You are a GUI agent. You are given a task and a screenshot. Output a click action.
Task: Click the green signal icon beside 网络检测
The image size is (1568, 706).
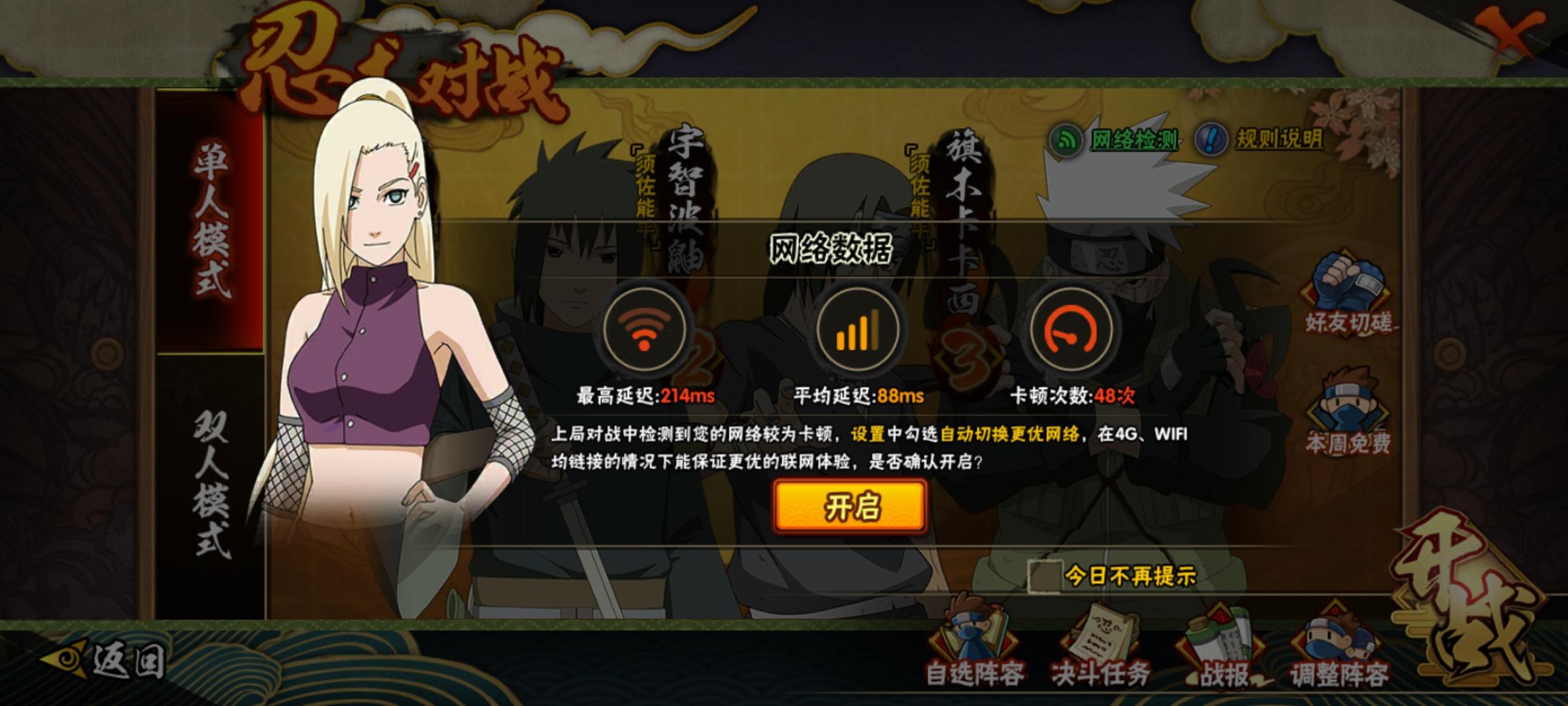pyautogui.click(x=1064, y=139)
